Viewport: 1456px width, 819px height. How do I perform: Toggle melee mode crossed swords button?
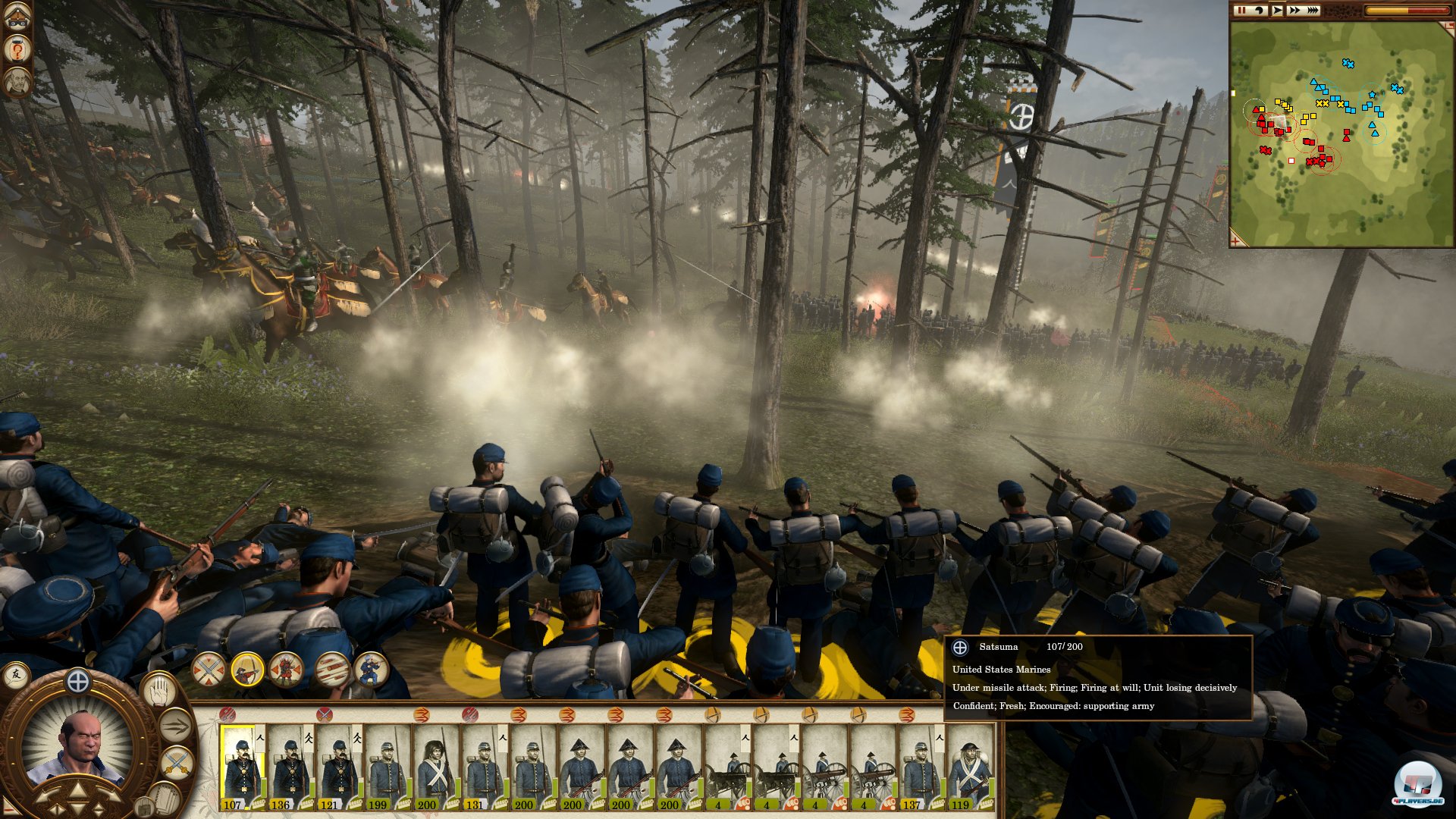click(x=177, y=761)
